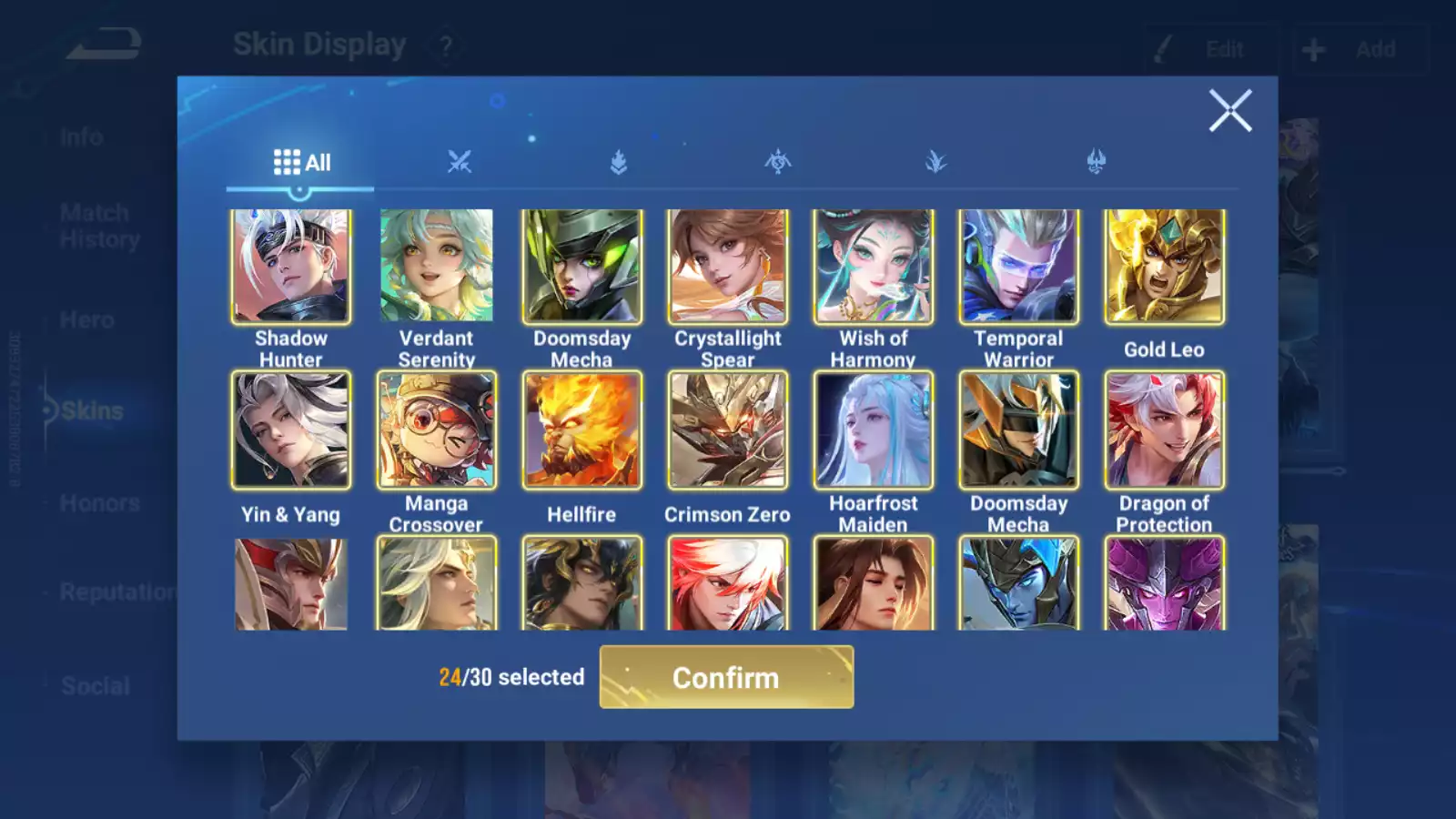This screenshot has width=1456, height=819.
Task: Close the skin selection dialog
Action: (x=1230, y=111)
